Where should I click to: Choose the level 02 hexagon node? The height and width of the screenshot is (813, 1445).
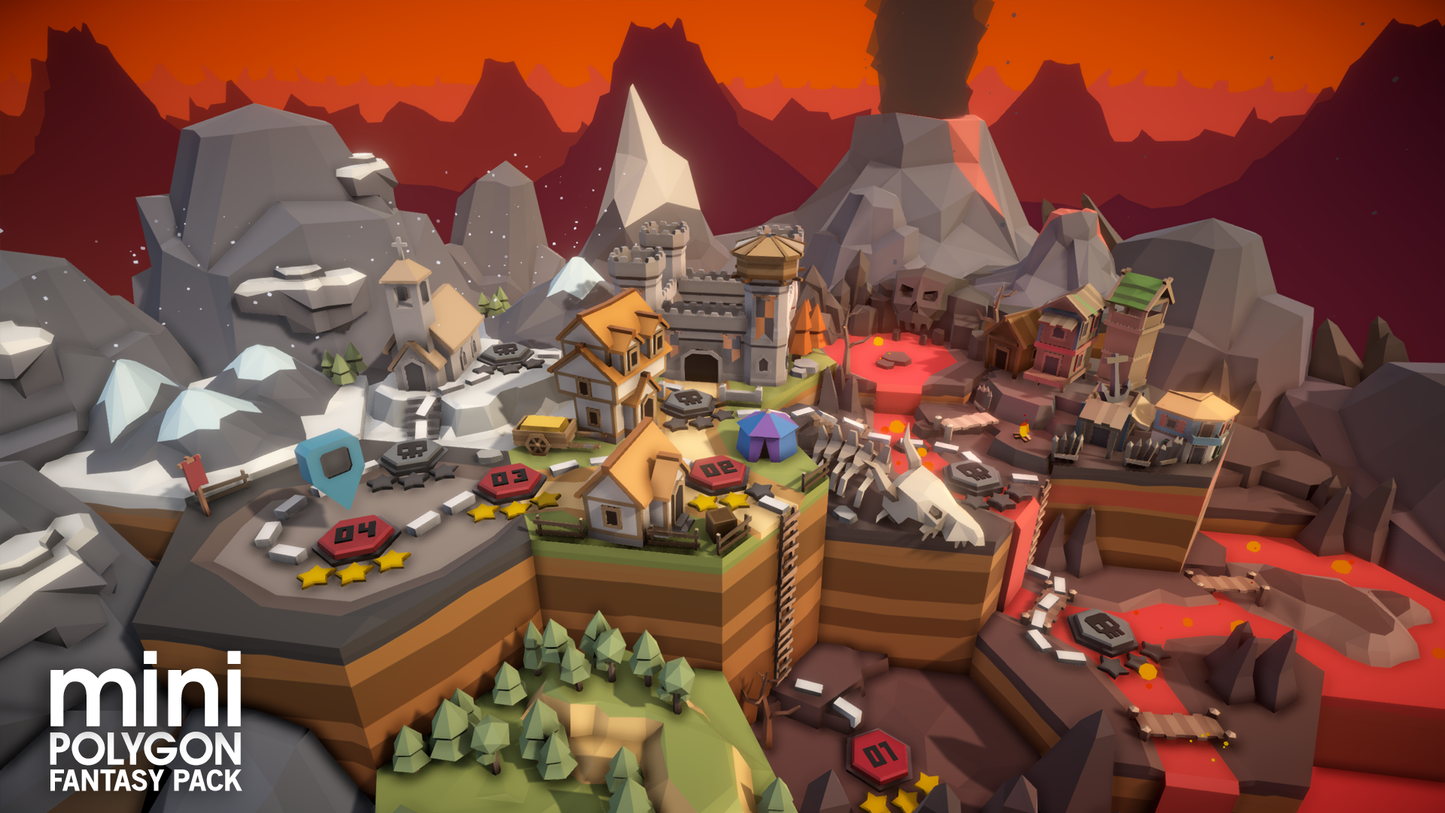tap(716, 471)
